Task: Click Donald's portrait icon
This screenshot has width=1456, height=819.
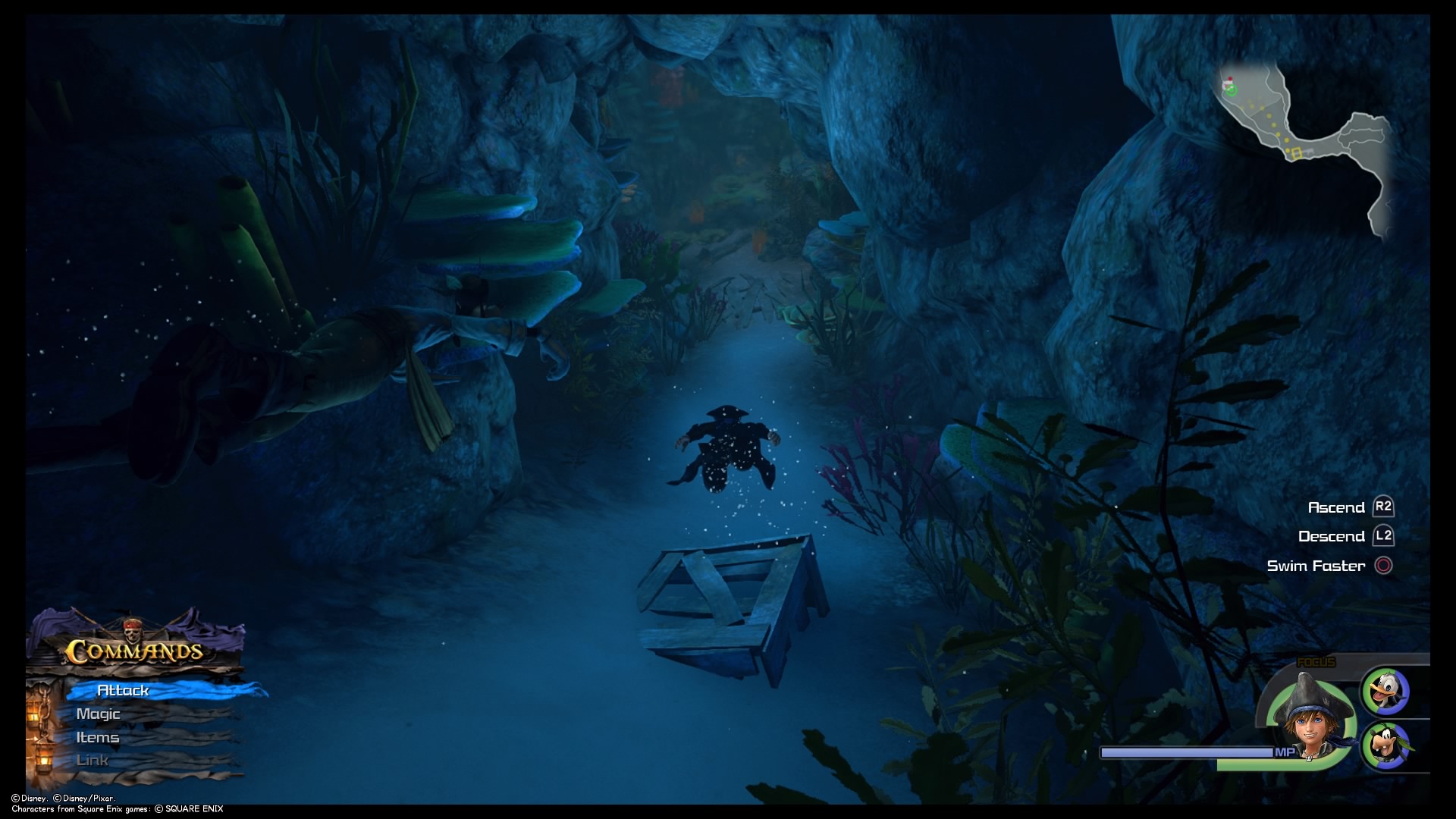Action: [1388, 690]
